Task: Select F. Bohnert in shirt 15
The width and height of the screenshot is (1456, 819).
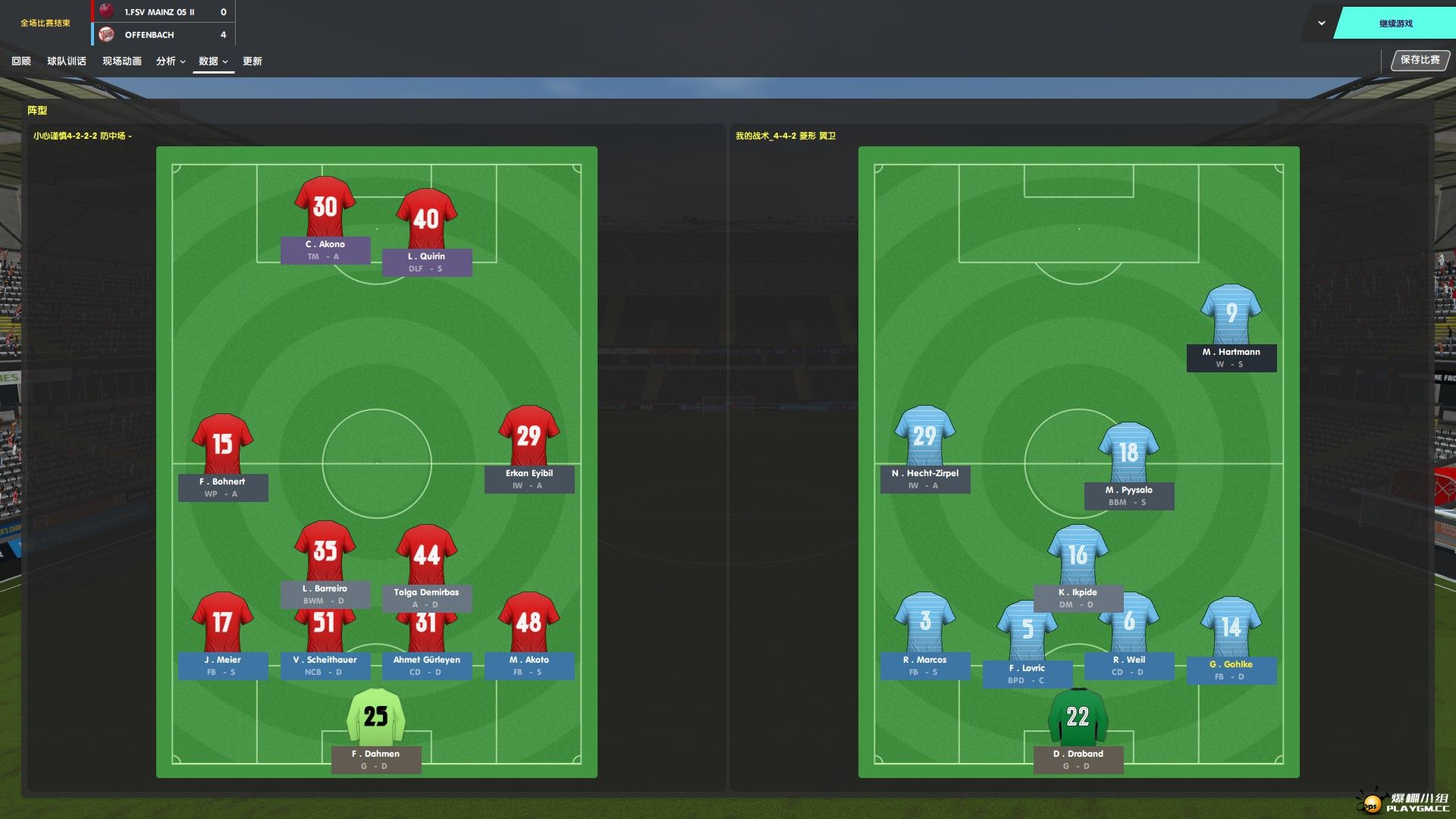Action: 222,444
